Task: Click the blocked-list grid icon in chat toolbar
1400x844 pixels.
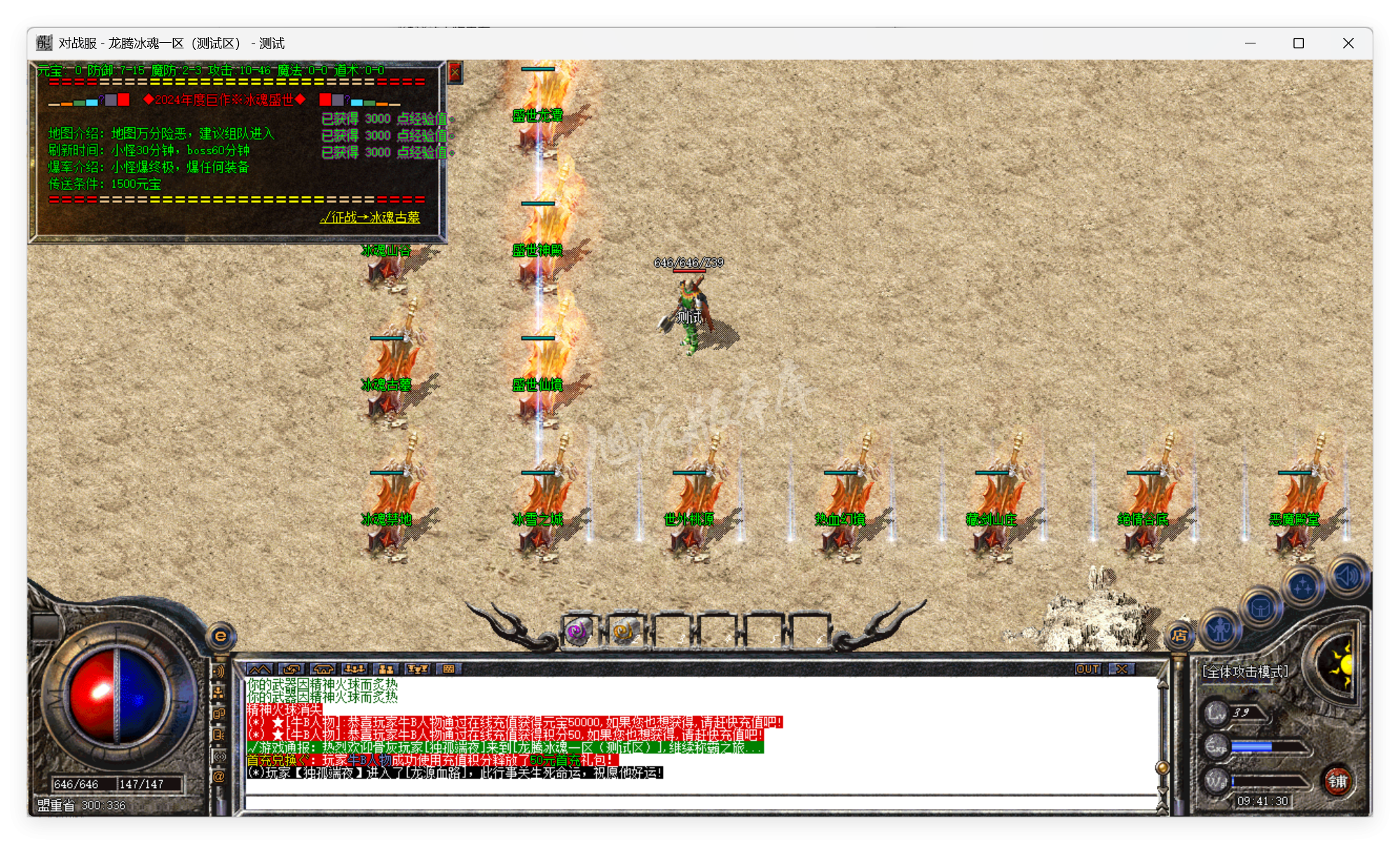Action: 448,669
